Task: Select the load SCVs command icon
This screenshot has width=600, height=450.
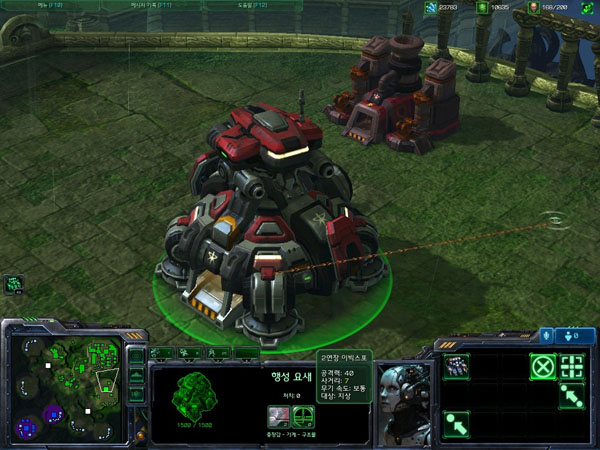Action: click(x=572, y=366)
